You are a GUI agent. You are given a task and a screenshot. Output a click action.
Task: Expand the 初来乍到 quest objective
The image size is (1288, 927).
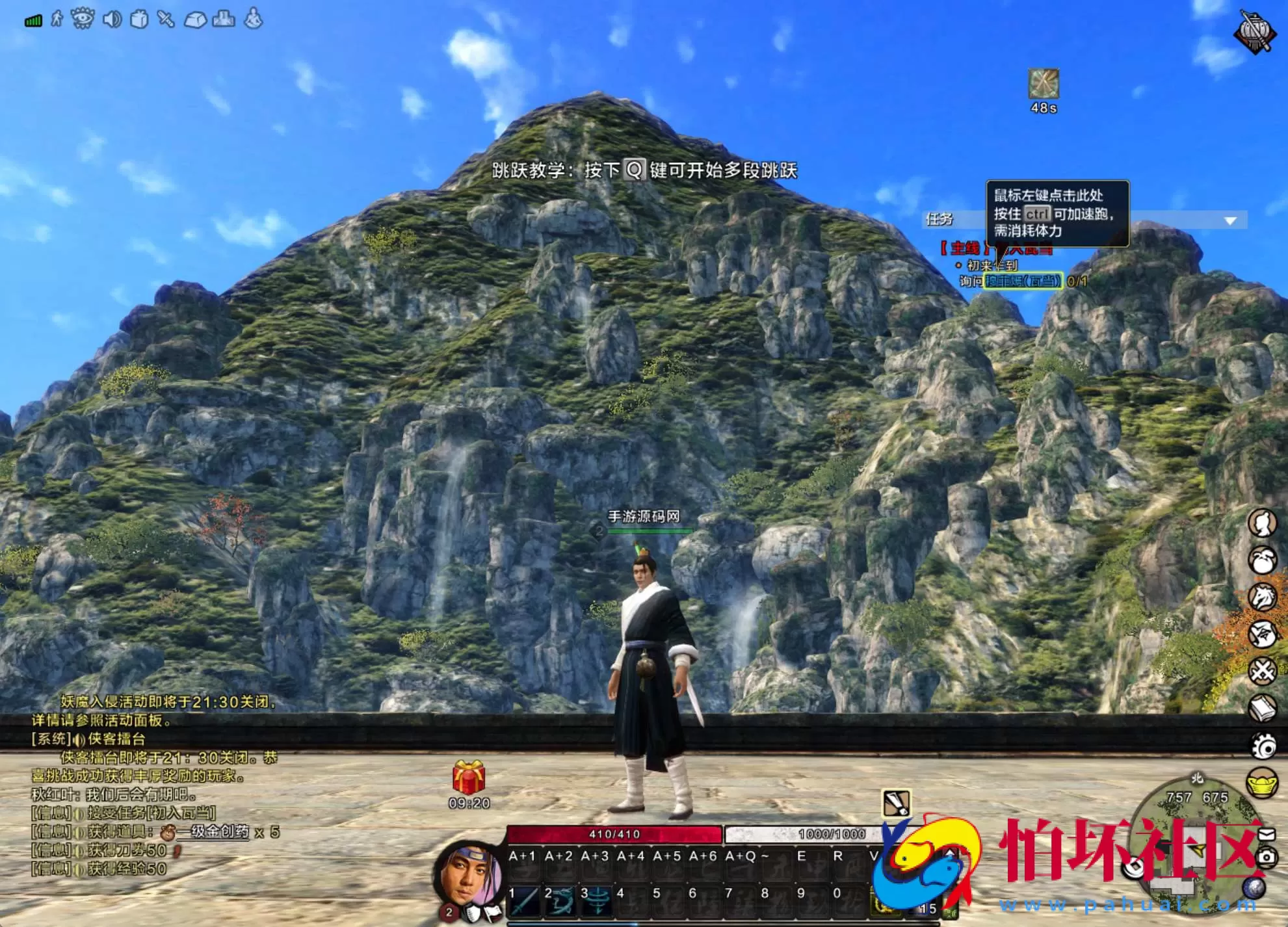(993, 265)
